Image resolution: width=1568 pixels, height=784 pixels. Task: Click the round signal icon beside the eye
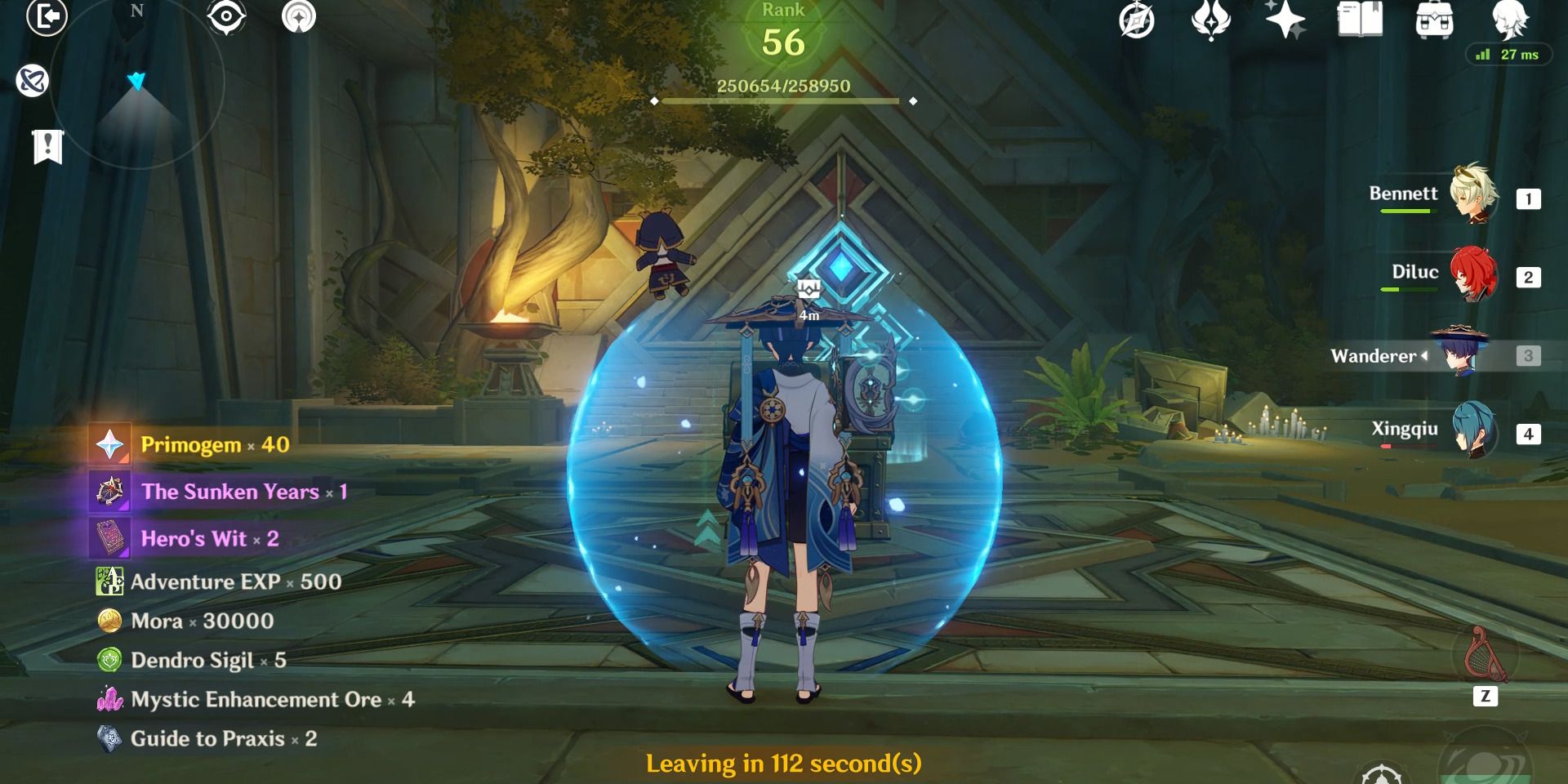[299, 17]
